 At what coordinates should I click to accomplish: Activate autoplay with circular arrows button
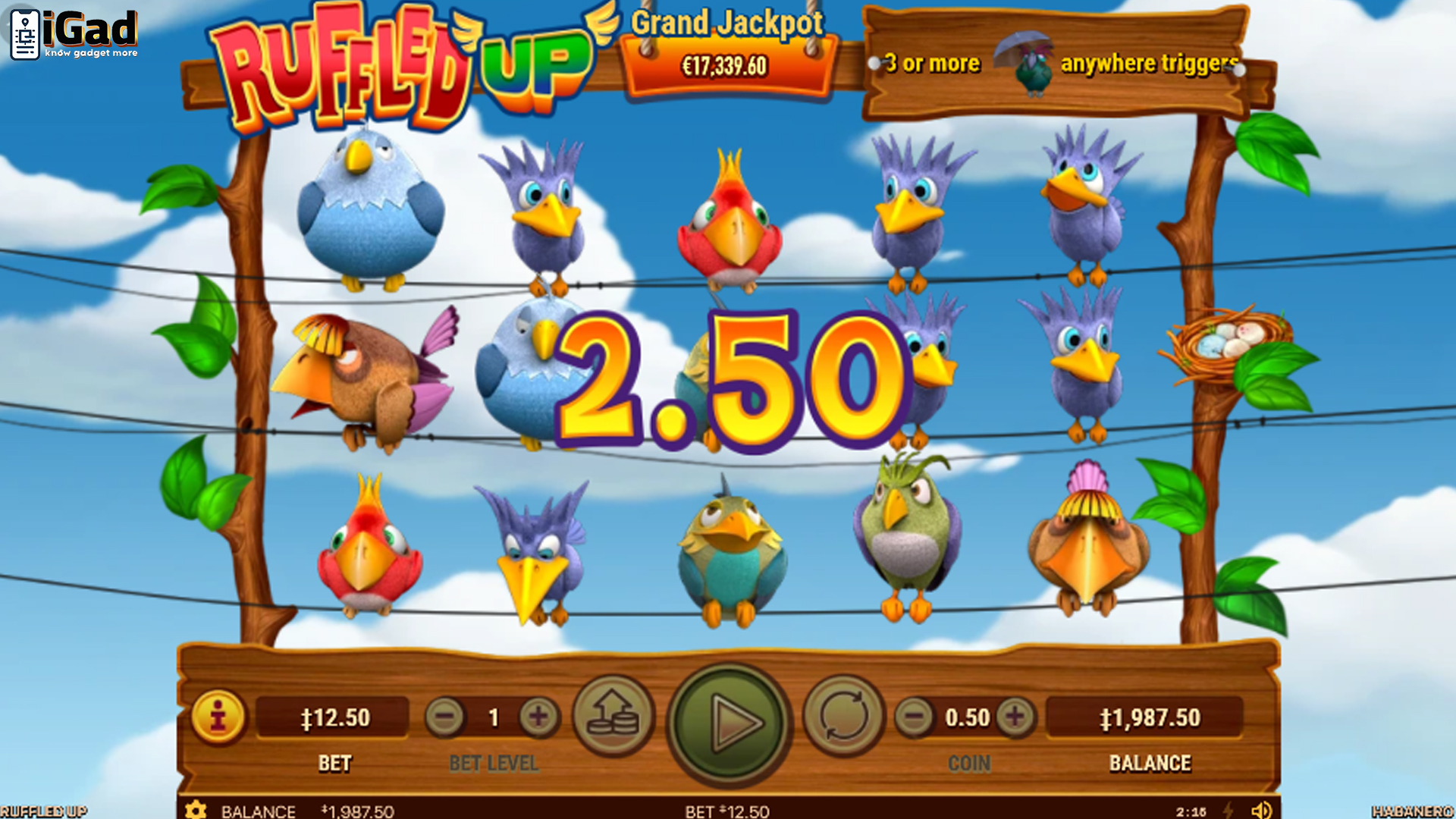click(x=843, y=717)
